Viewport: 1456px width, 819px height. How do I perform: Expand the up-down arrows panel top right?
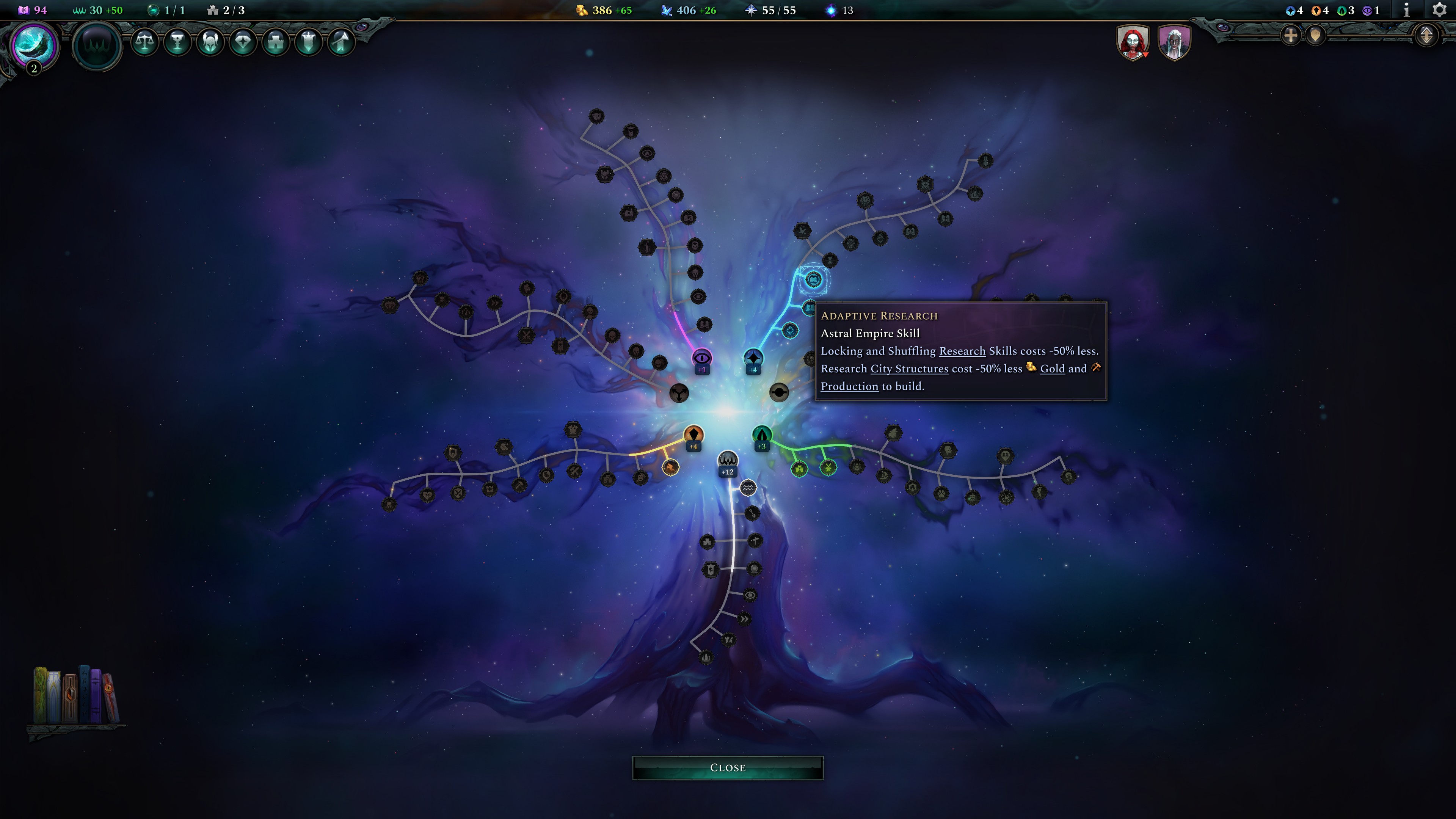tap(1426, 35)
